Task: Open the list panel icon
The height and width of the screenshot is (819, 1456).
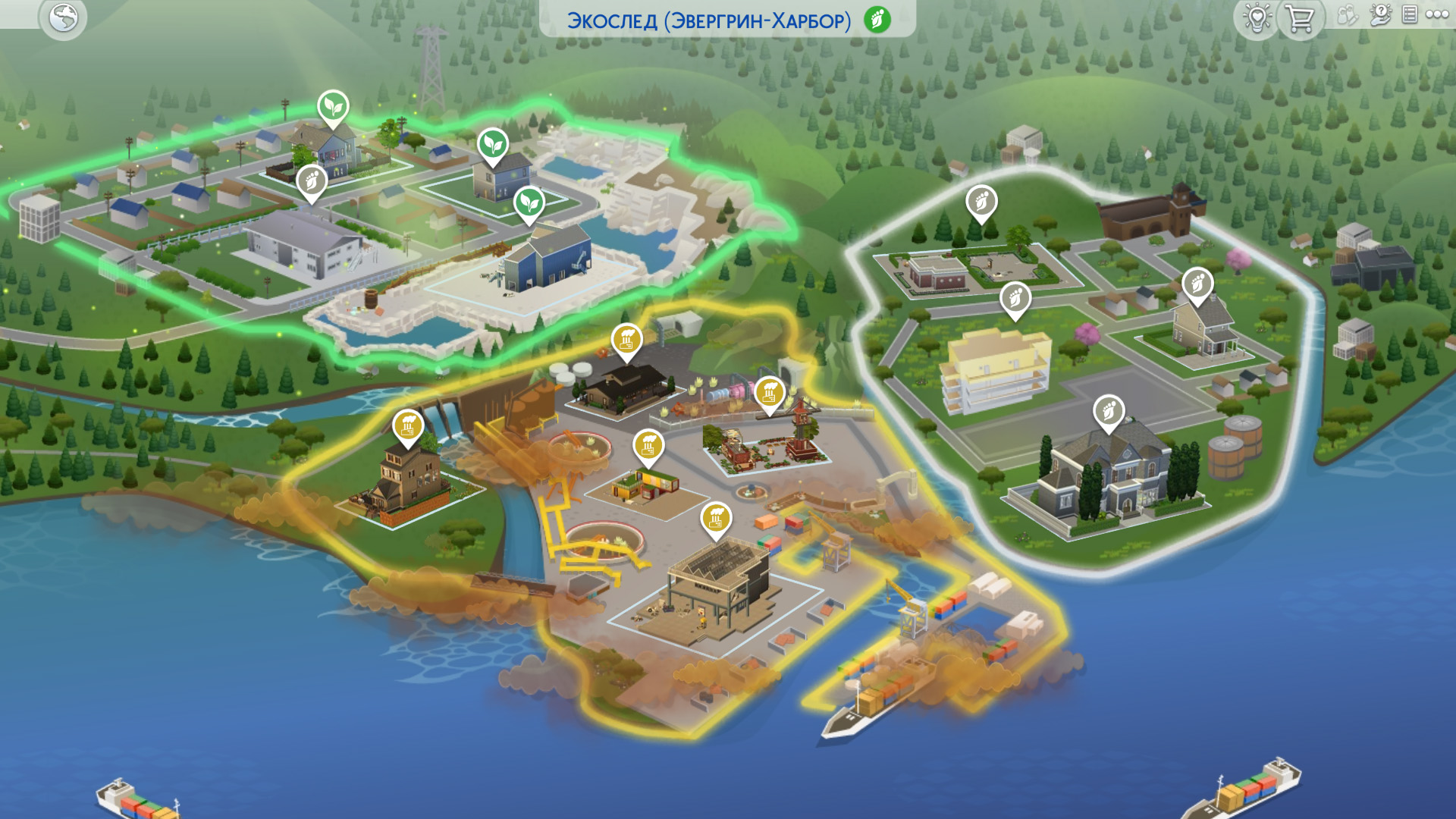Action: pyautogui.click(x=1410, y=14)
